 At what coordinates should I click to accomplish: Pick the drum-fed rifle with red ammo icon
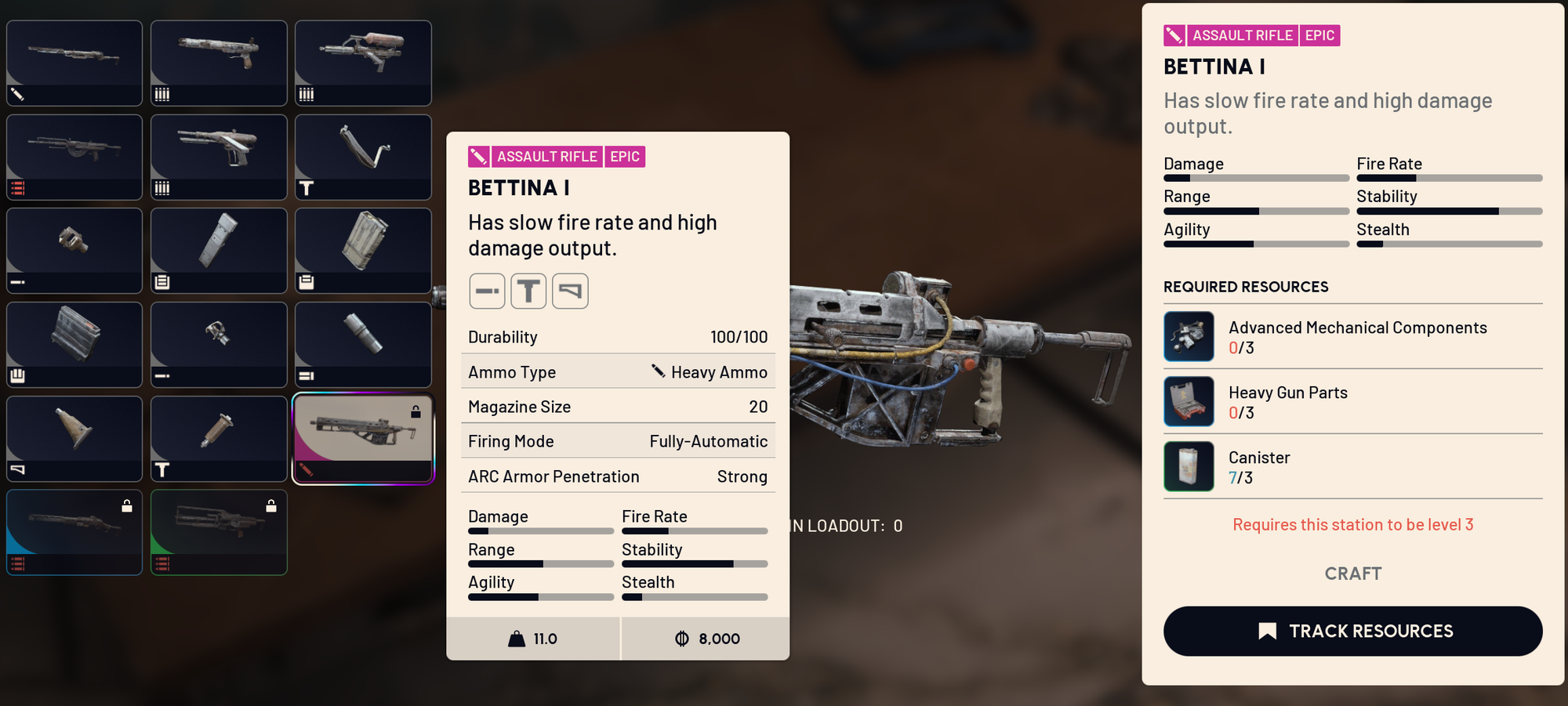(x=74, y=157)
